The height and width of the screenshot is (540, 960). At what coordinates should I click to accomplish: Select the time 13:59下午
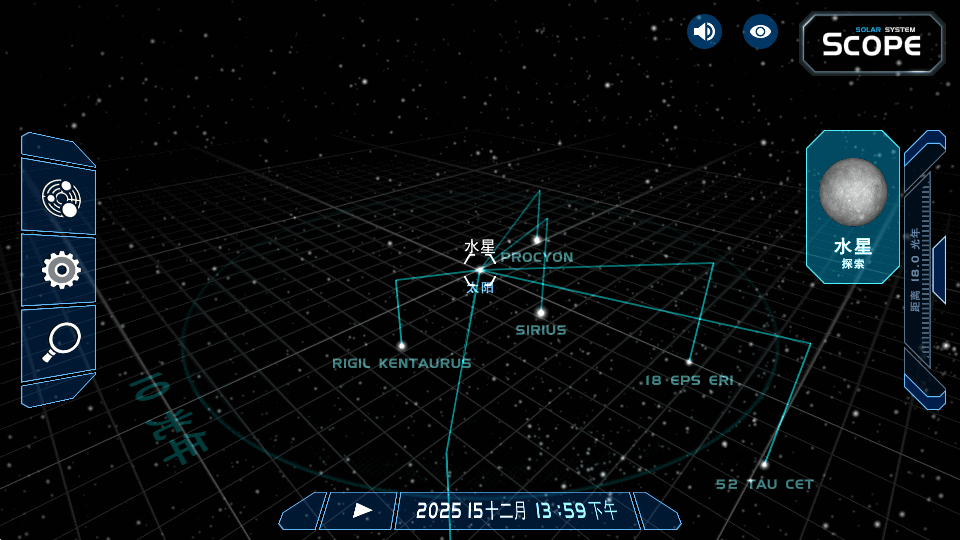[x=575, y=511]
